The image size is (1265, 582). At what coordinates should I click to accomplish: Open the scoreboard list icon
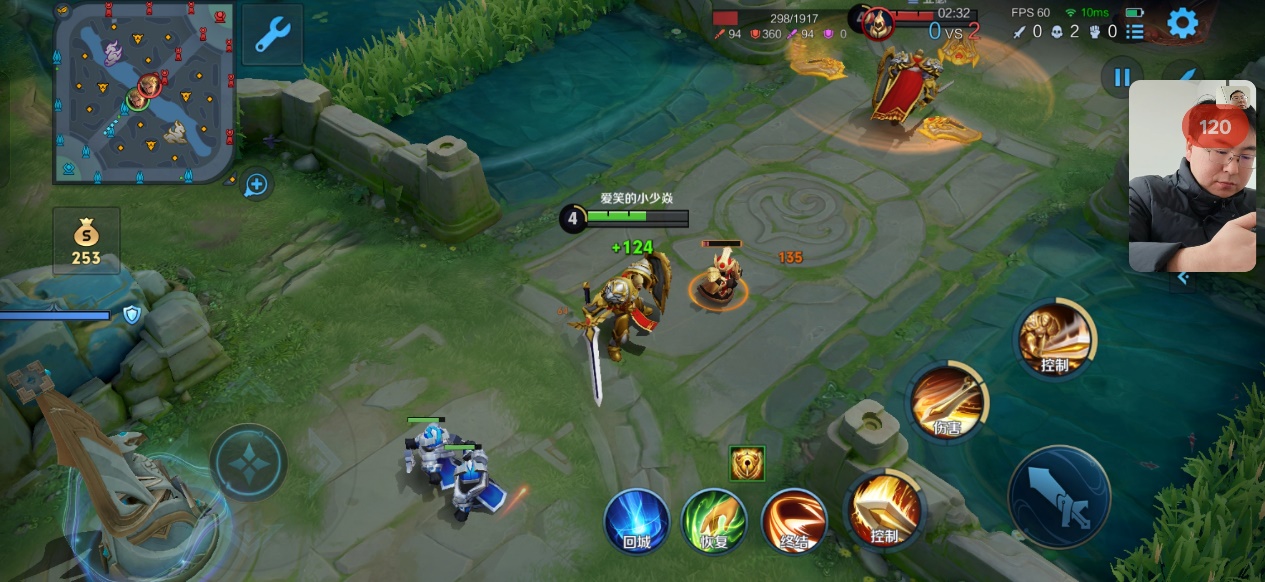coord(1135,32)
